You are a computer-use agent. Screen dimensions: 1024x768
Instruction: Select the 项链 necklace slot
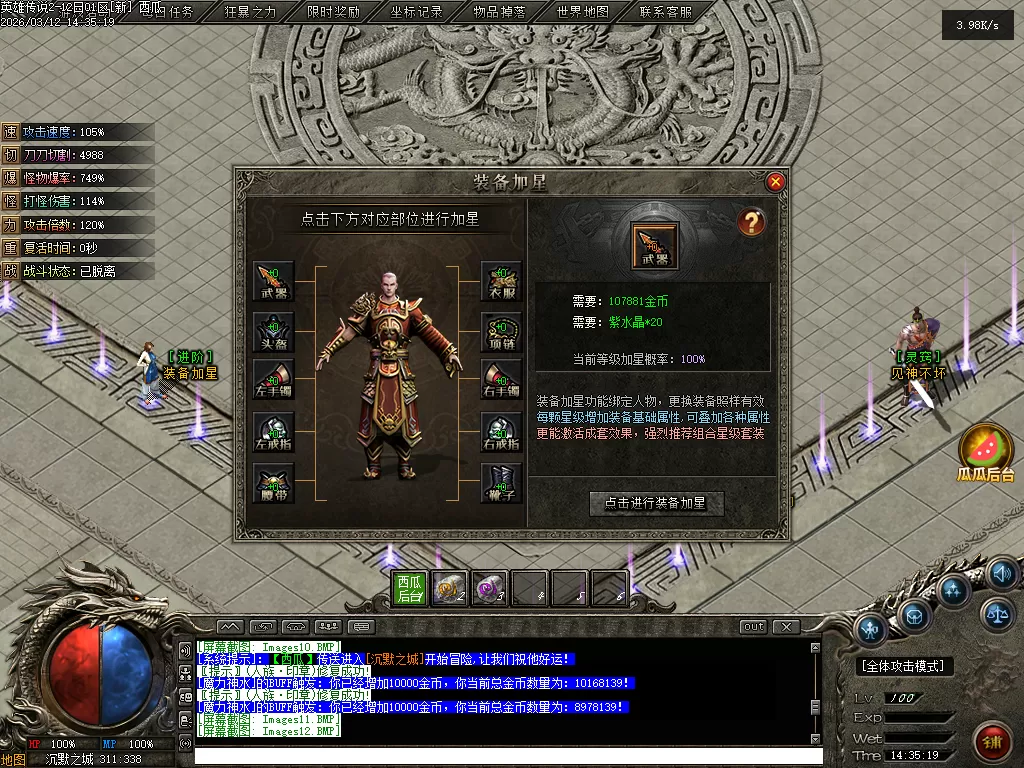tap(501, 331)
